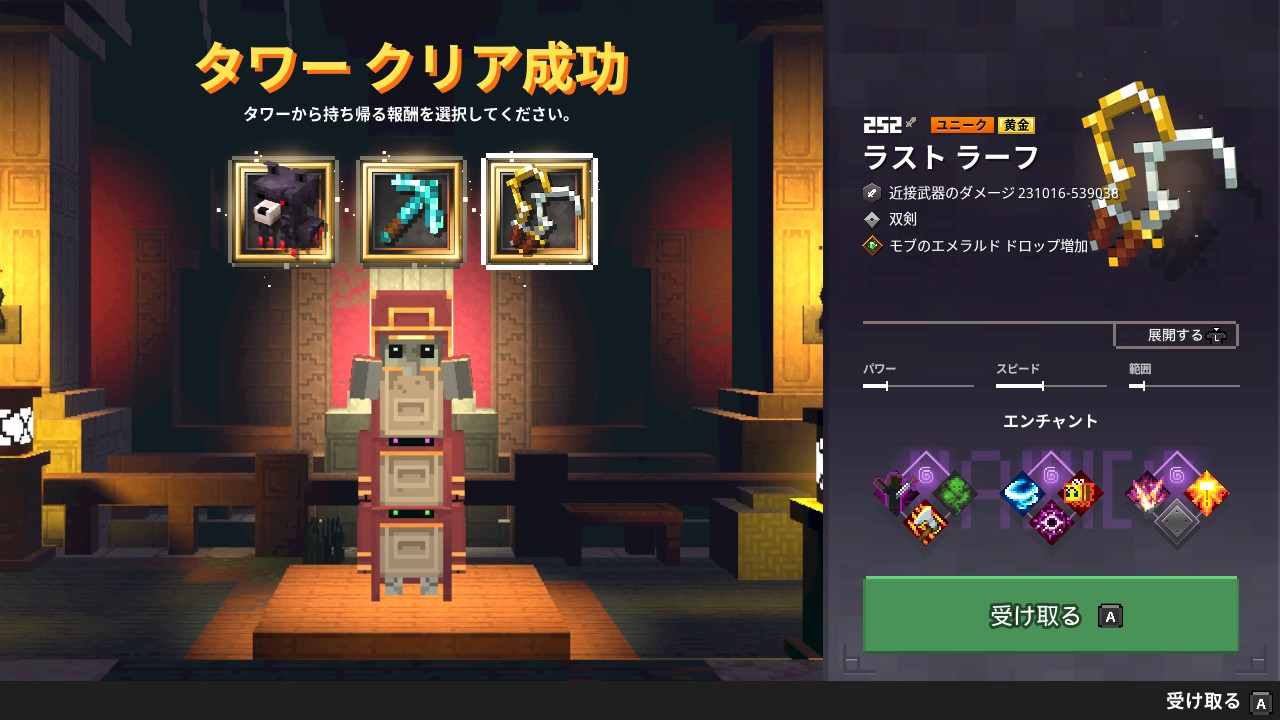Screen dimensions: 1280x720
Task: Select the purple void eye enchantment
Action: click(x=1051, y=521)
